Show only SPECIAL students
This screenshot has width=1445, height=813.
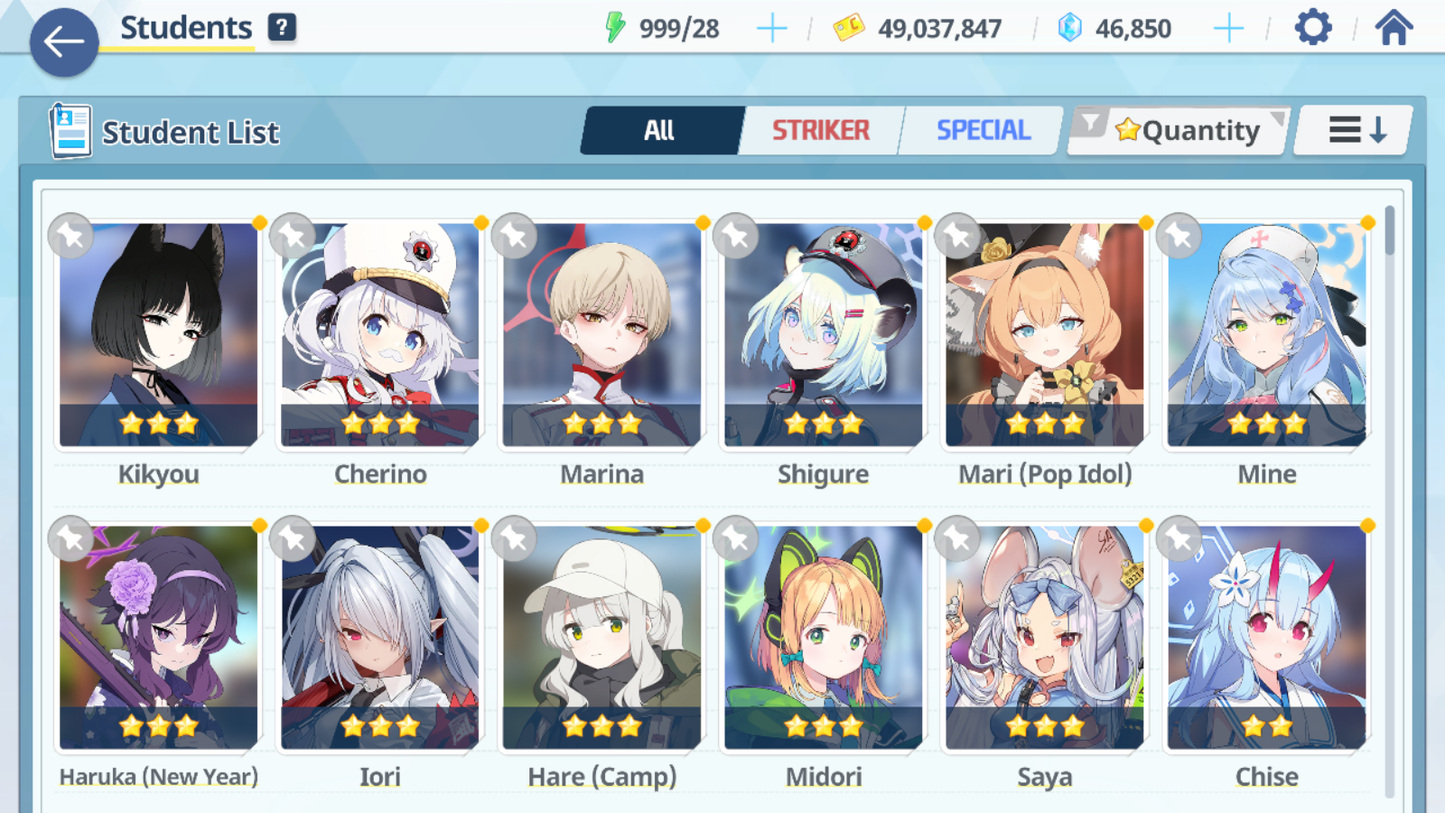[983, 130]
